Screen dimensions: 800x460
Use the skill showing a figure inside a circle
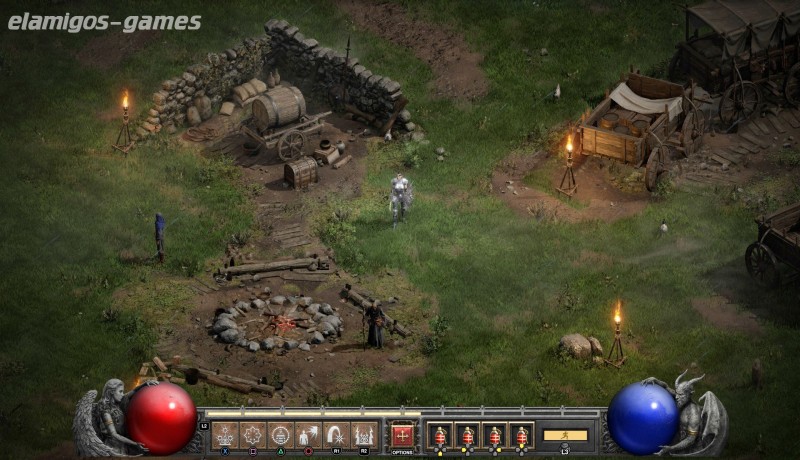(281, 435)
